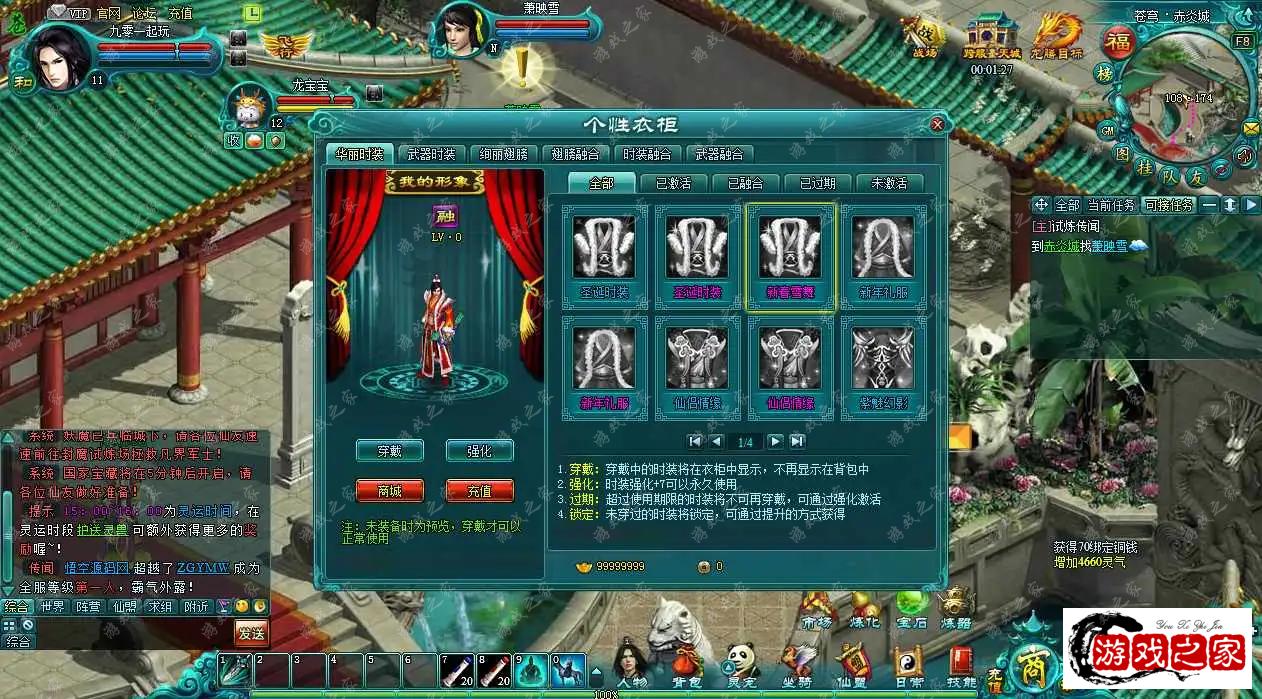This screenshot has height=699, width=1262.
Task: Click the 穿戴 wear button
Action: [389, 451]
